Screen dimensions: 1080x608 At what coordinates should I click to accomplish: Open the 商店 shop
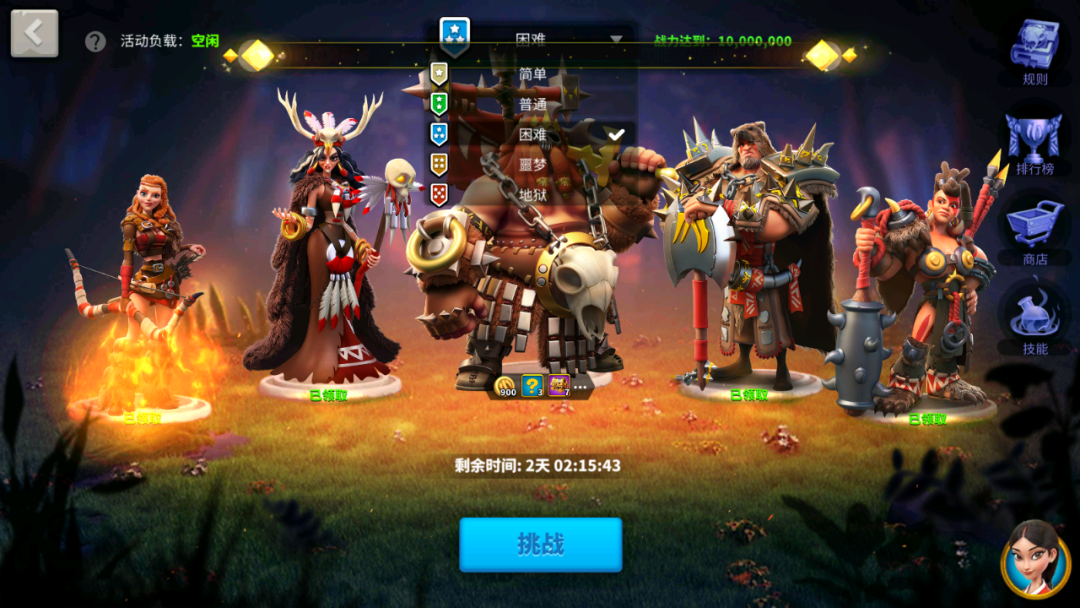click(x=1035, y=230)
